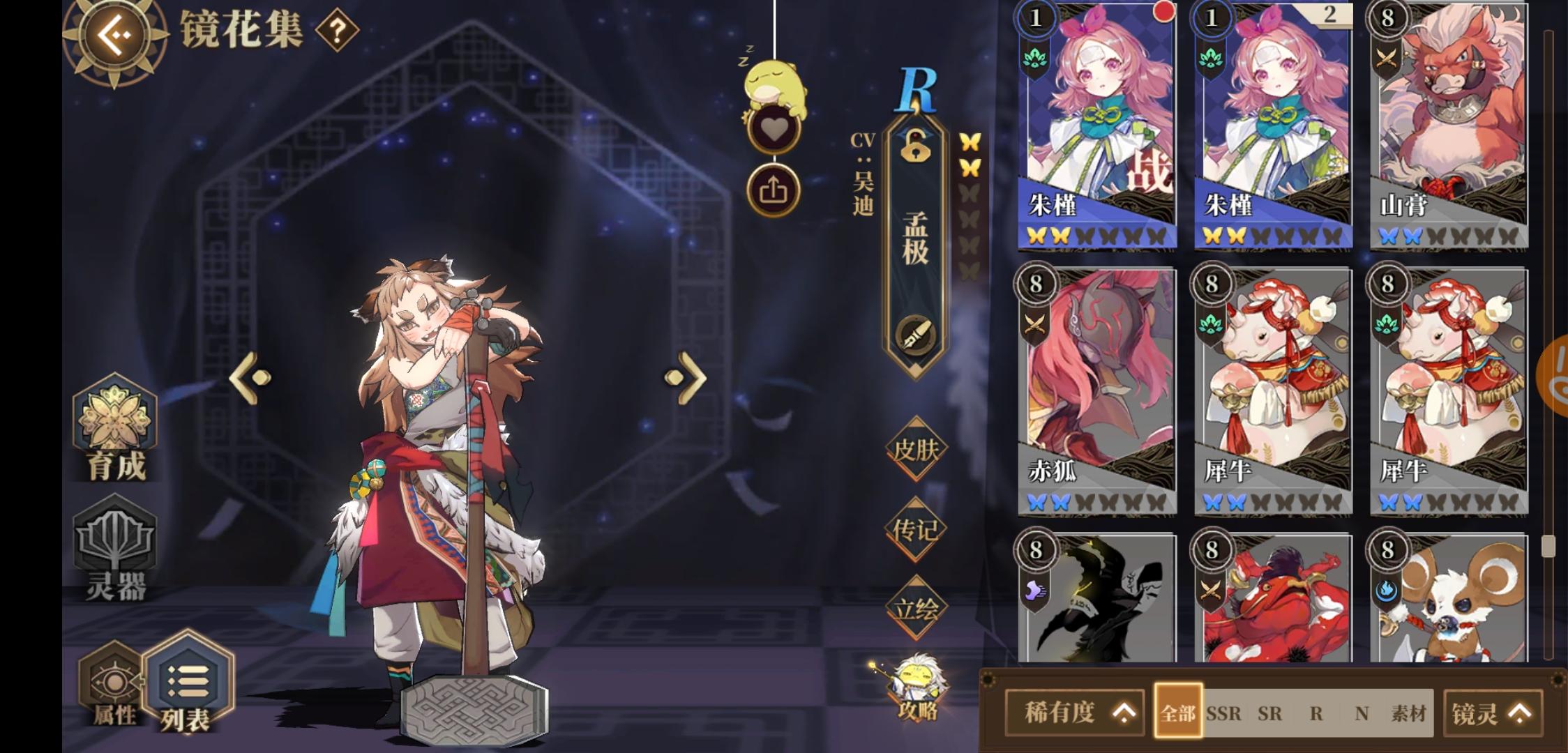This screenshot has width=1568, height=753.
Task: Open the 皮肤 skin menu
Action: (917, 448)
